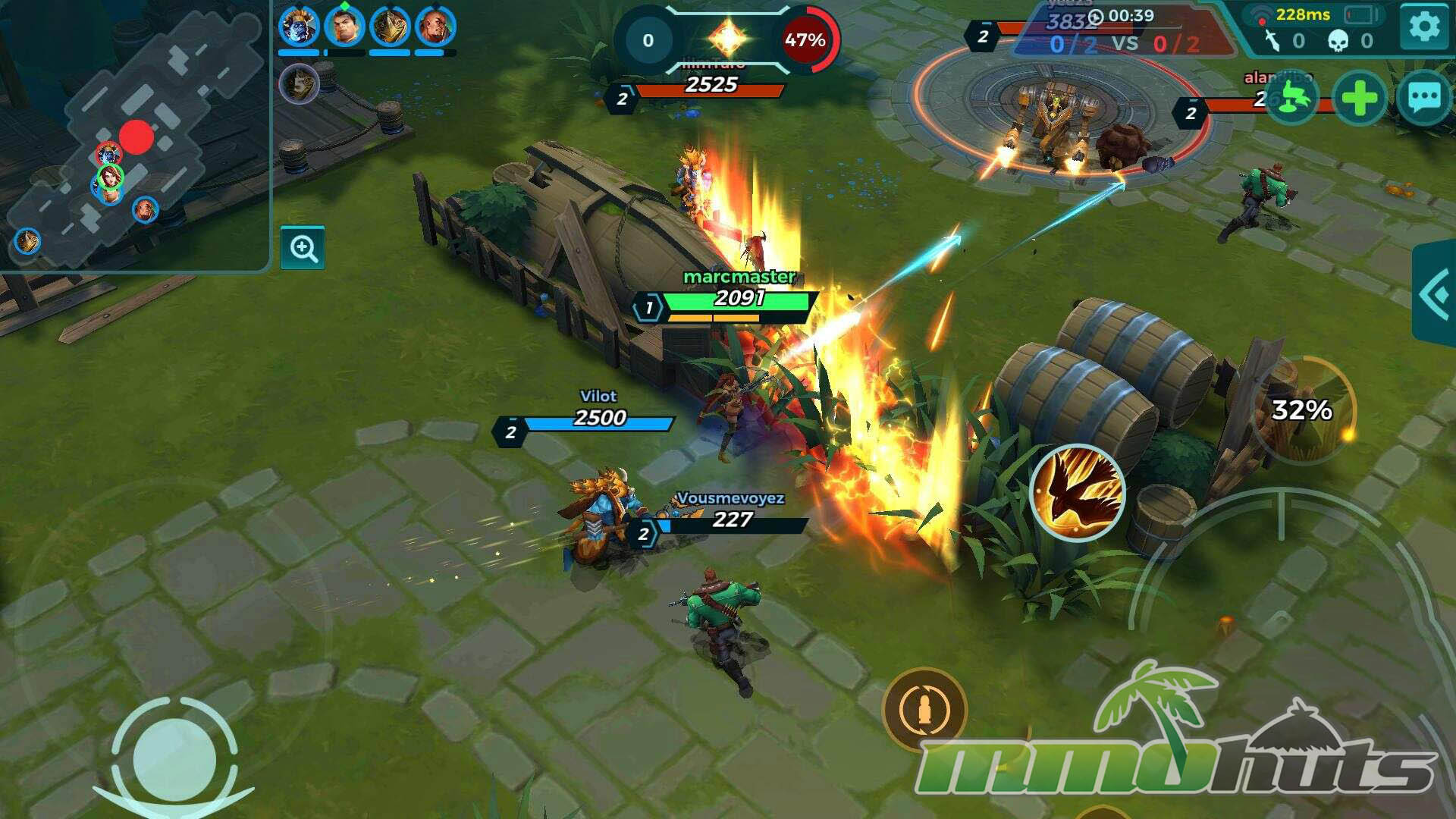The width and height of the screenshot is (1456, 819).
Task: Expand the side panel arrow tab
Action: [1435, 293]
